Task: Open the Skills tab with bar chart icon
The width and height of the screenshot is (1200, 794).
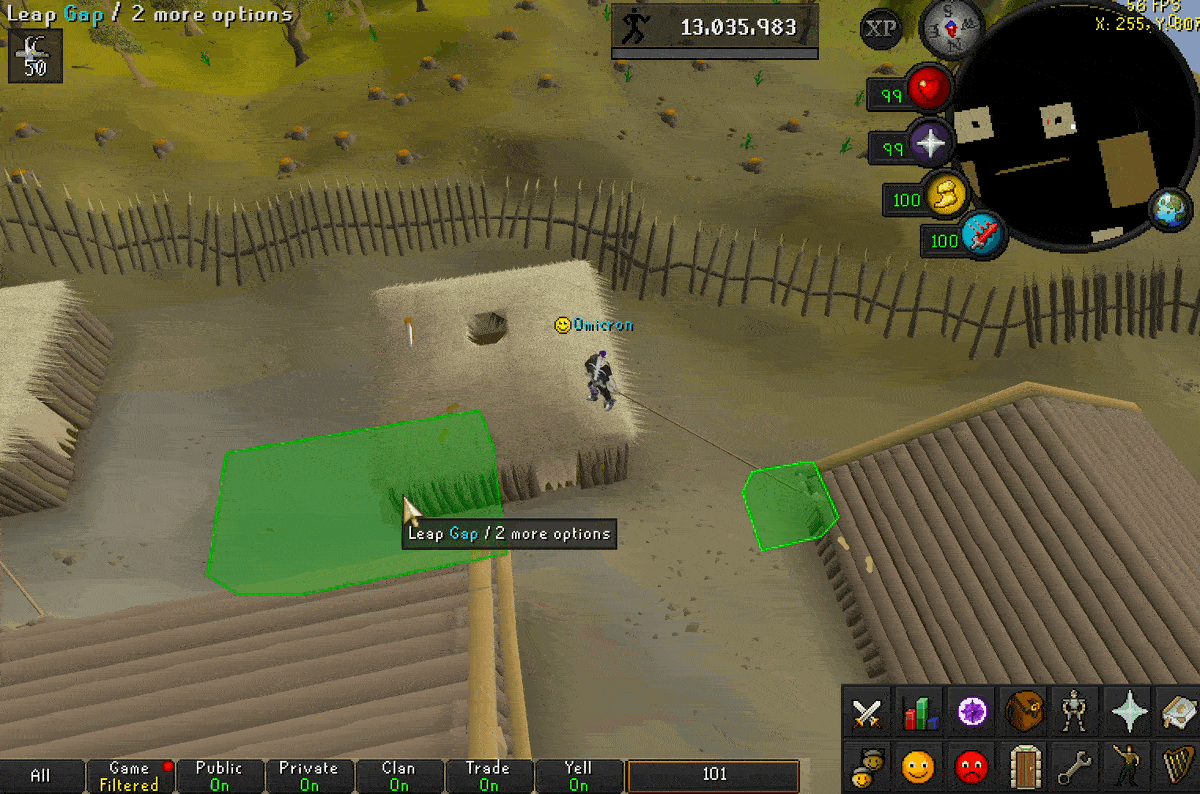Action: pyautogui.click(x=920, y=713)
